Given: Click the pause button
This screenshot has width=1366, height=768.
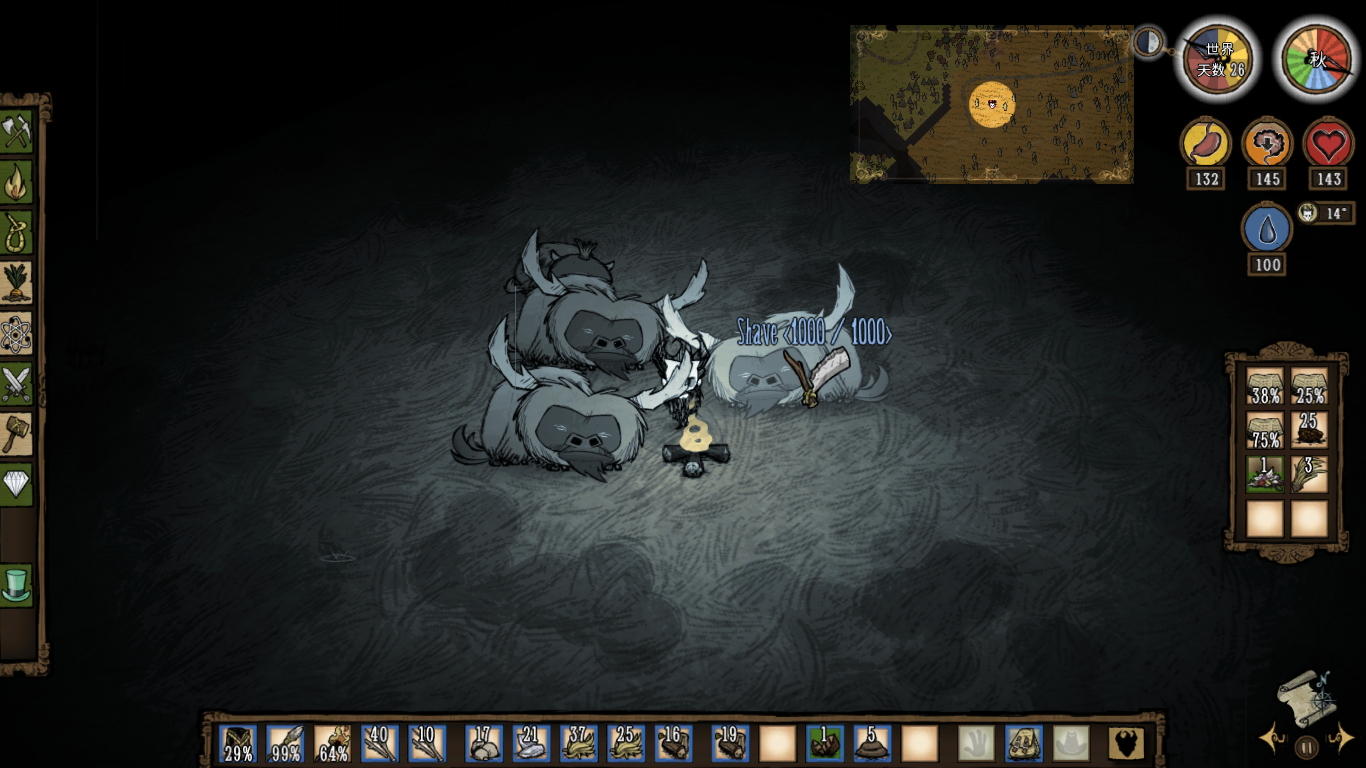Looking at the screenshot, I should (1306, 746).
